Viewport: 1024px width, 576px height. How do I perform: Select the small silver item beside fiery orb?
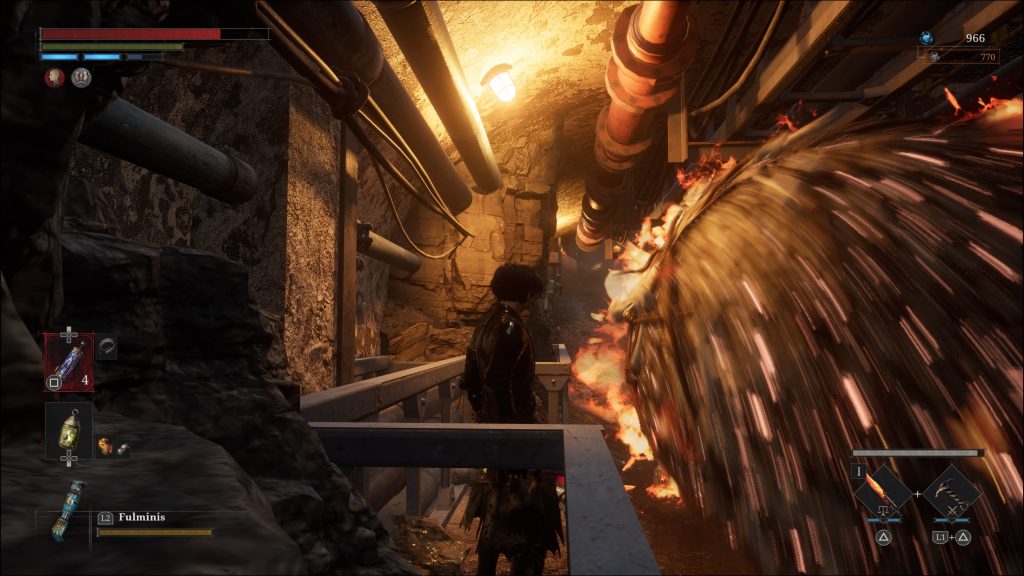pos(122,449)
